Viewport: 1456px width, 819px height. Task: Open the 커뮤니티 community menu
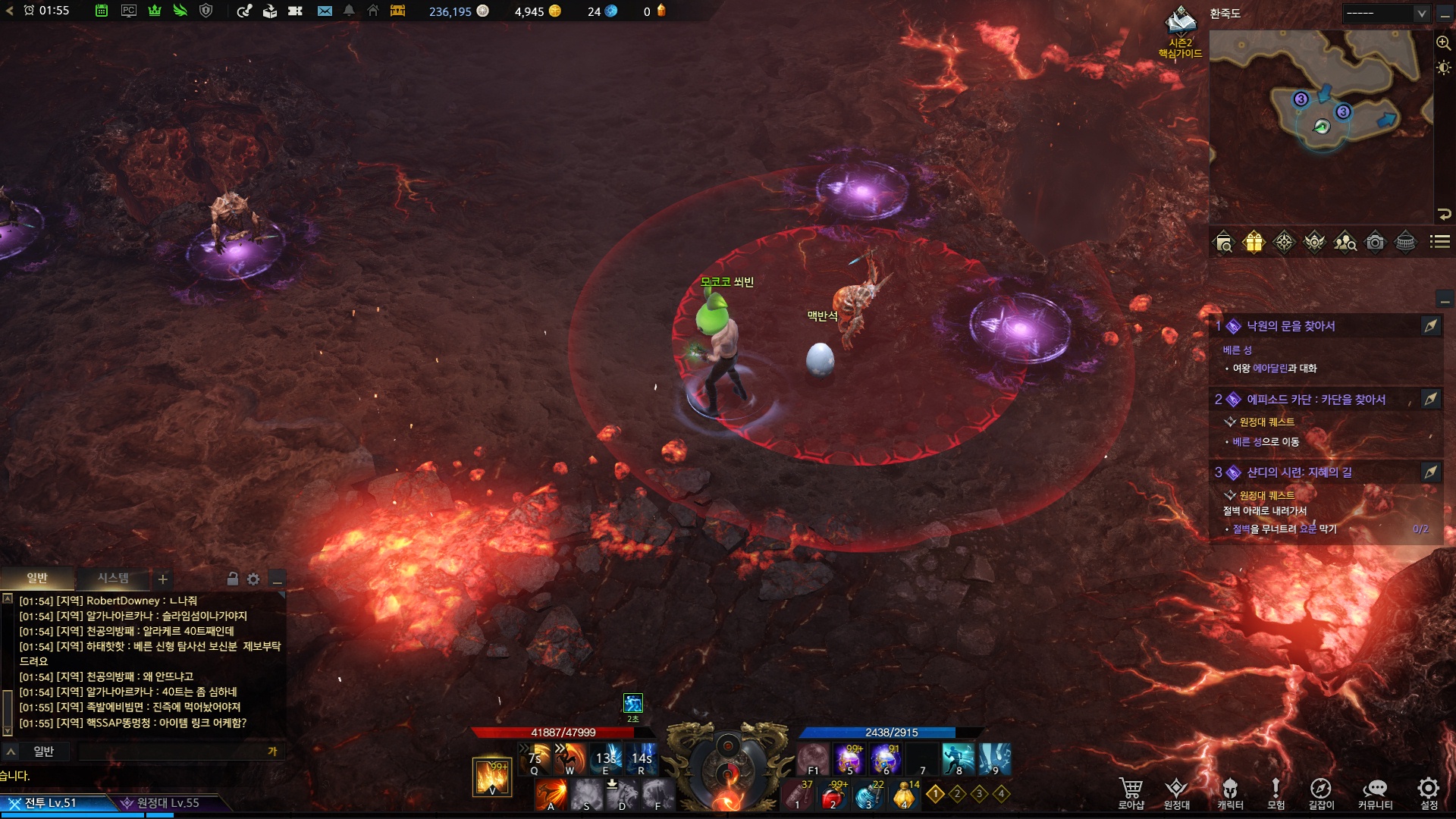coord(1375,792)
